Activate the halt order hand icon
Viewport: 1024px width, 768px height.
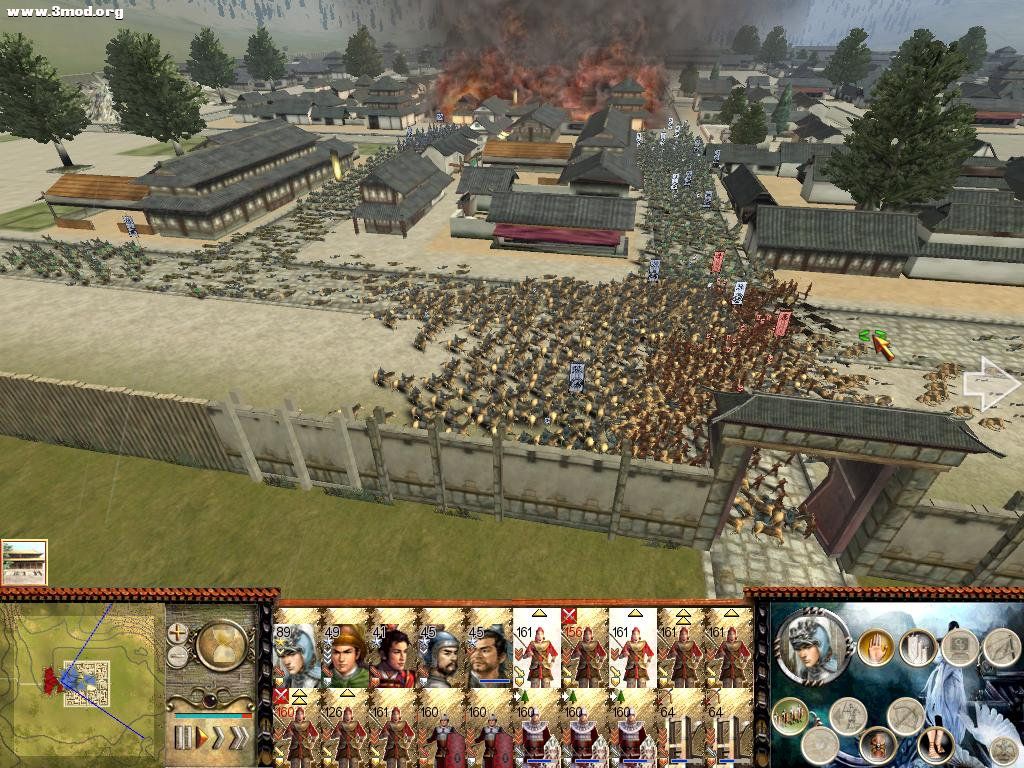pyautogui.click(x=876, y=646)
